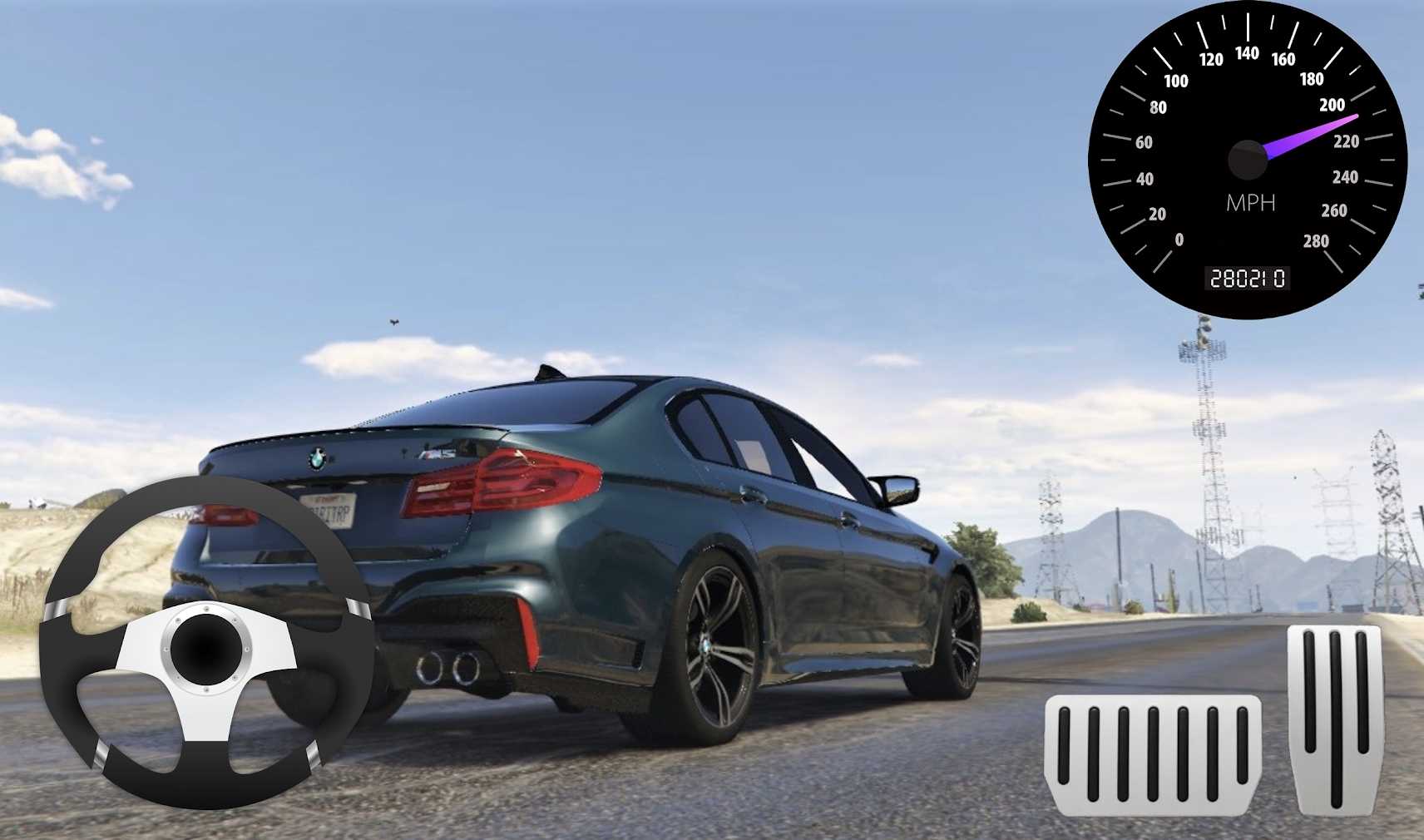Step on the tall gas pedal
The image size is (1424, 840).
pos(1336,719)
